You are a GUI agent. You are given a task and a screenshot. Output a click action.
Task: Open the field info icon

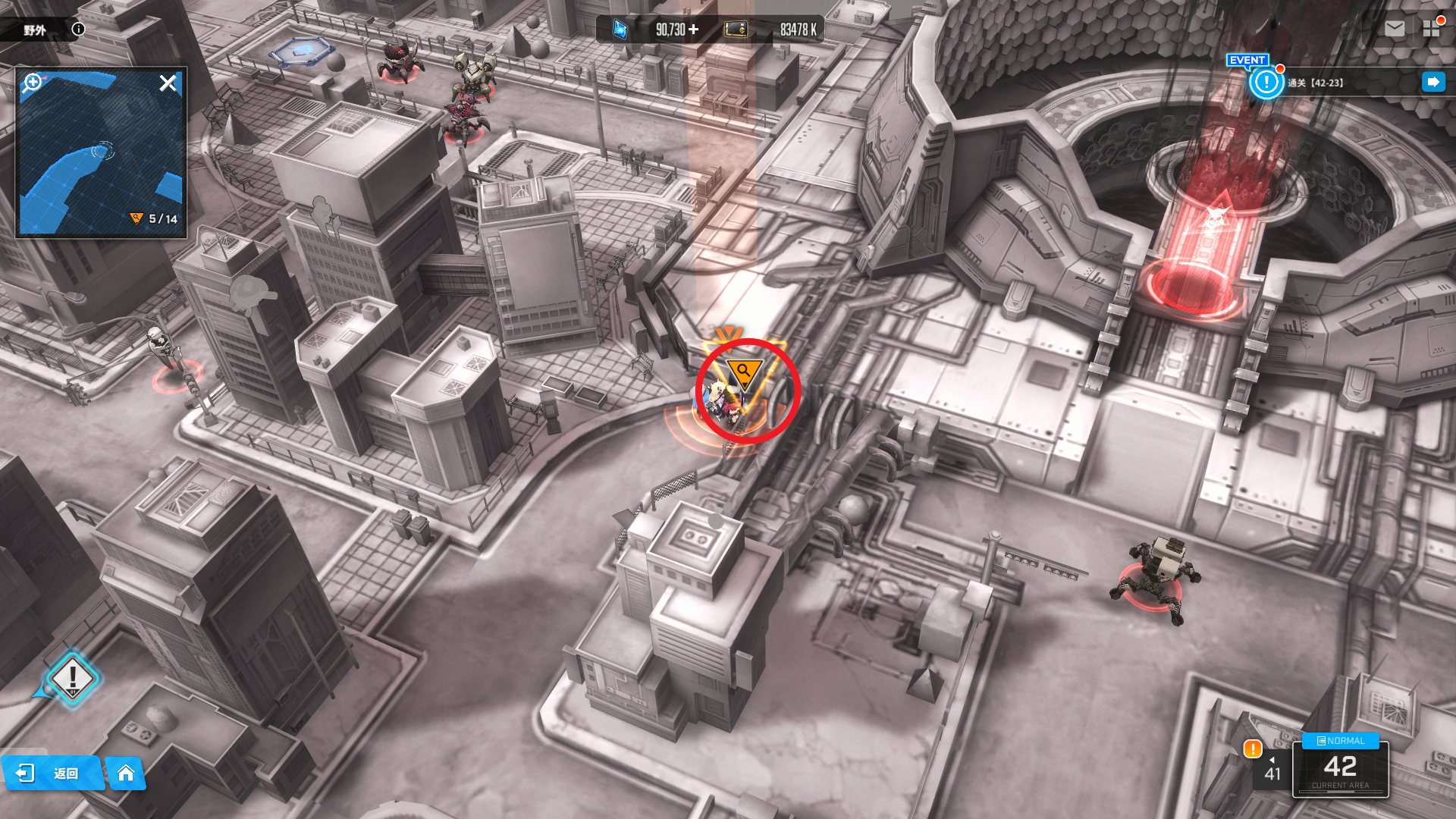pyautogui.click(x=78, y=30)
